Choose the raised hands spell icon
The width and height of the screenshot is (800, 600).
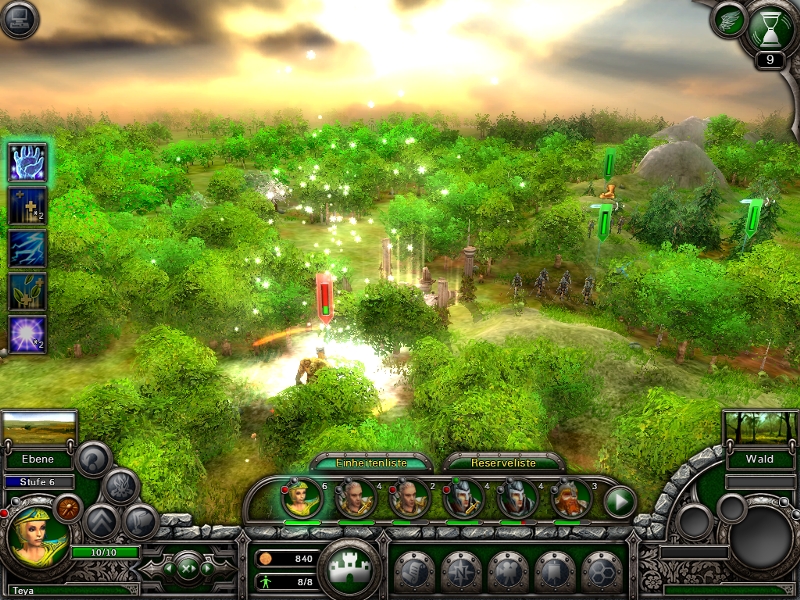coord(27,291)
